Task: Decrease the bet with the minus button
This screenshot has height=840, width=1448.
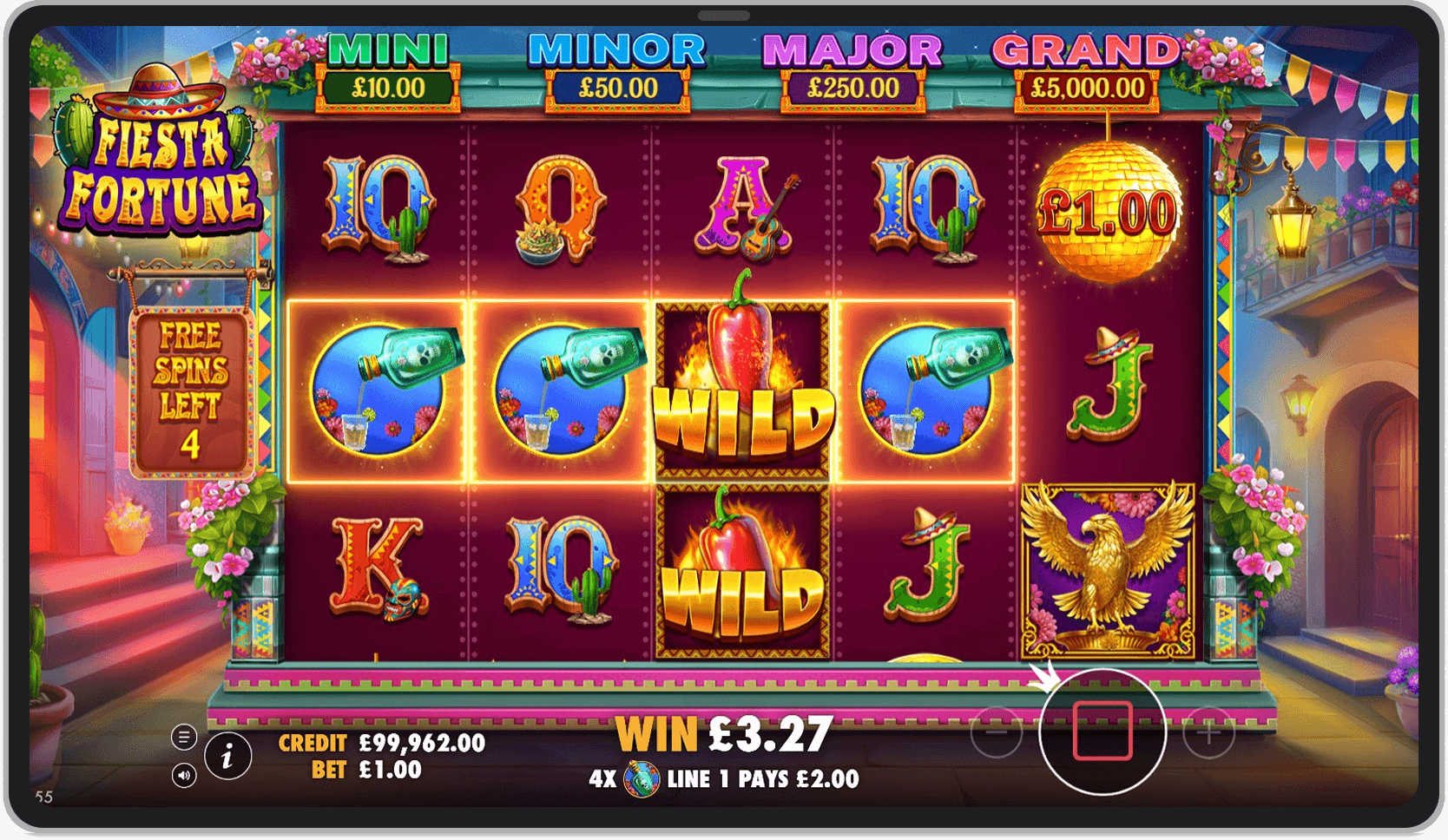Action: pos(996,732)
